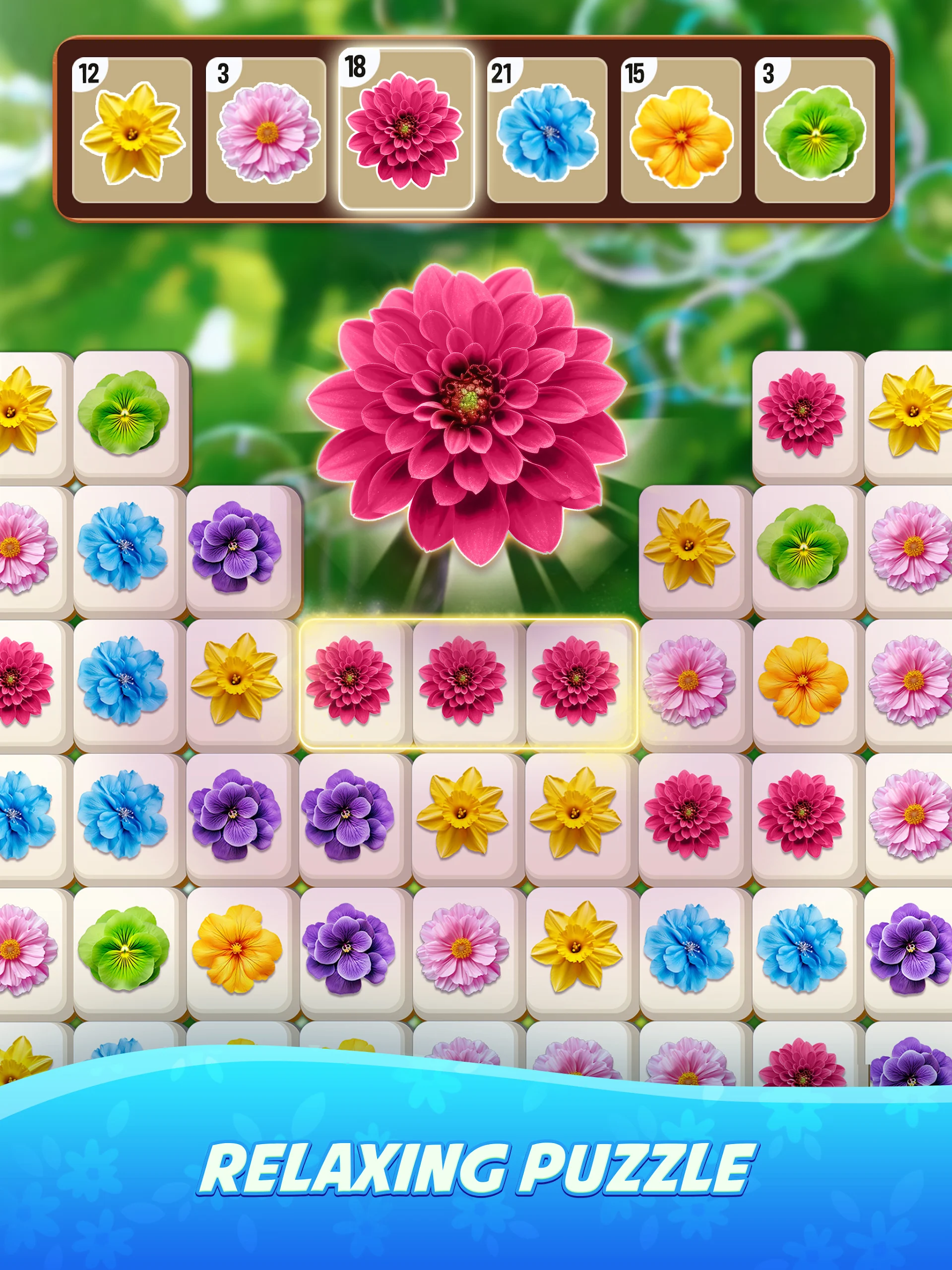This screenshot has height=1270, width=952.
Task: Choose the green pansy goal showing 3
Action: coord(815,130)
